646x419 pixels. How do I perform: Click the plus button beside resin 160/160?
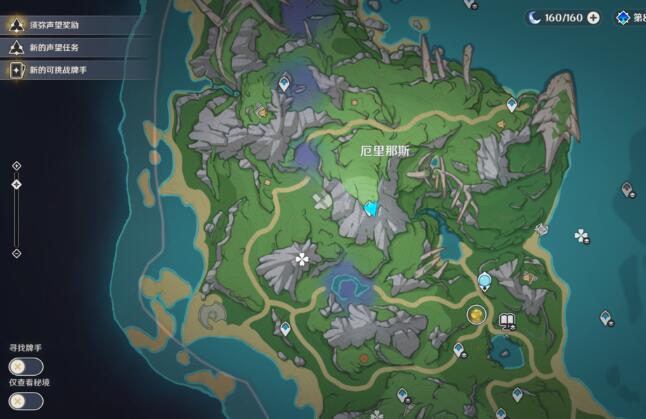point(594,17)
